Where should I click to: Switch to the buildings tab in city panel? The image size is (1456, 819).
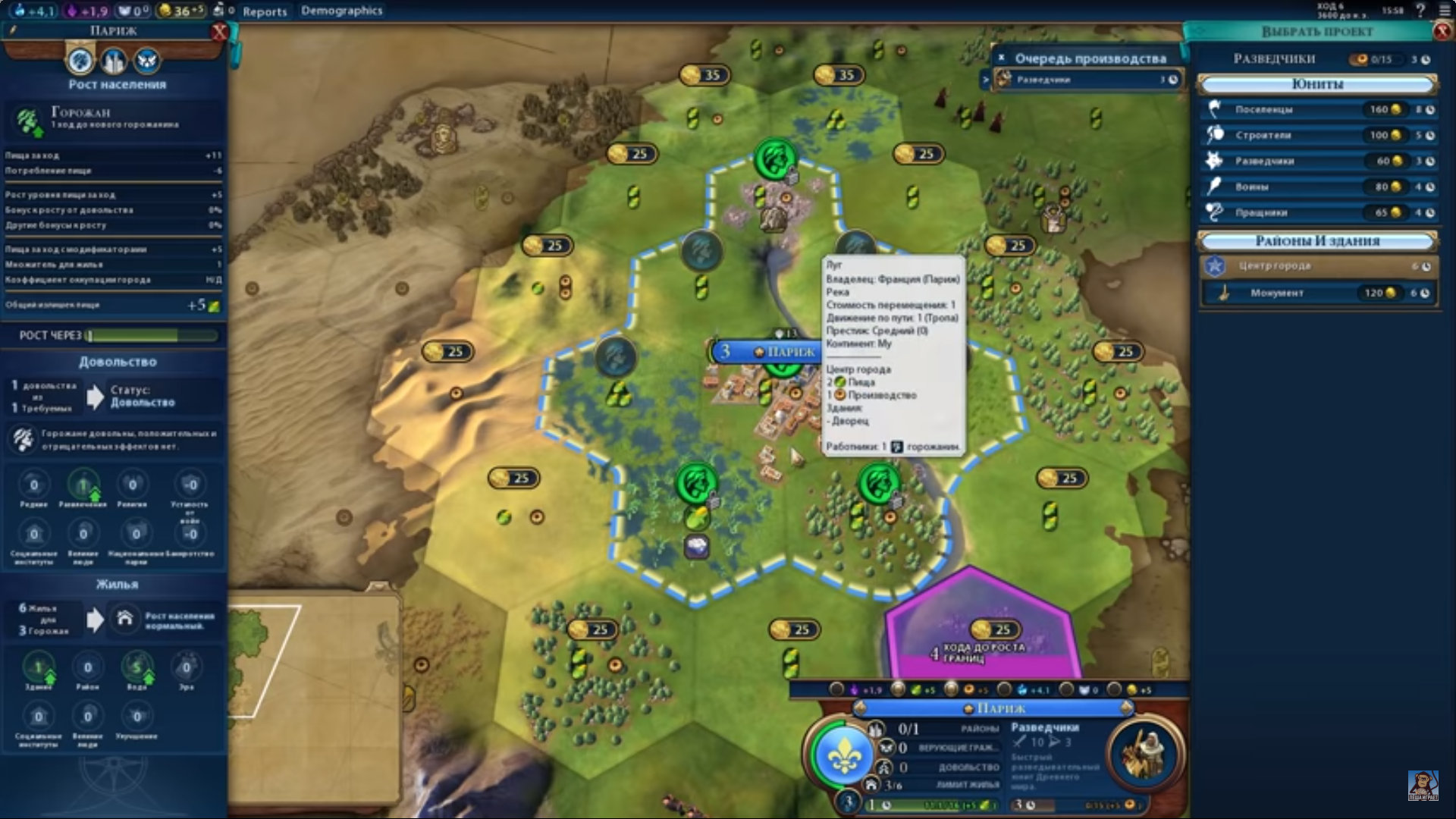tap(114, 61)
